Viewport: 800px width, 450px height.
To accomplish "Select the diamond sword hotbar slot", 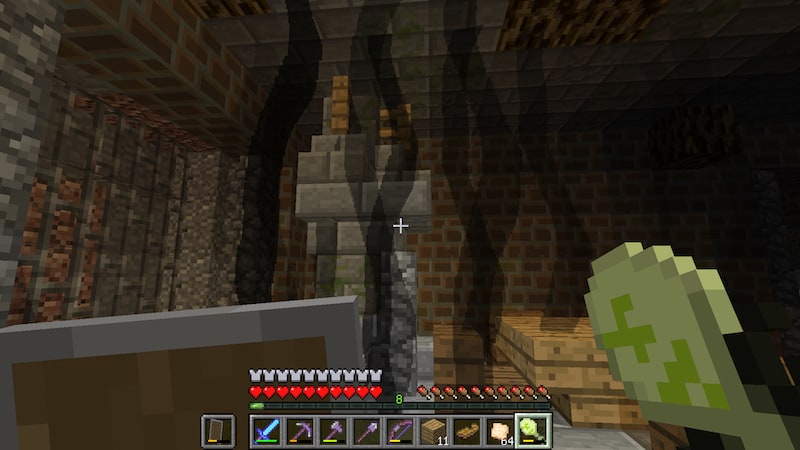I will (267, 431).
